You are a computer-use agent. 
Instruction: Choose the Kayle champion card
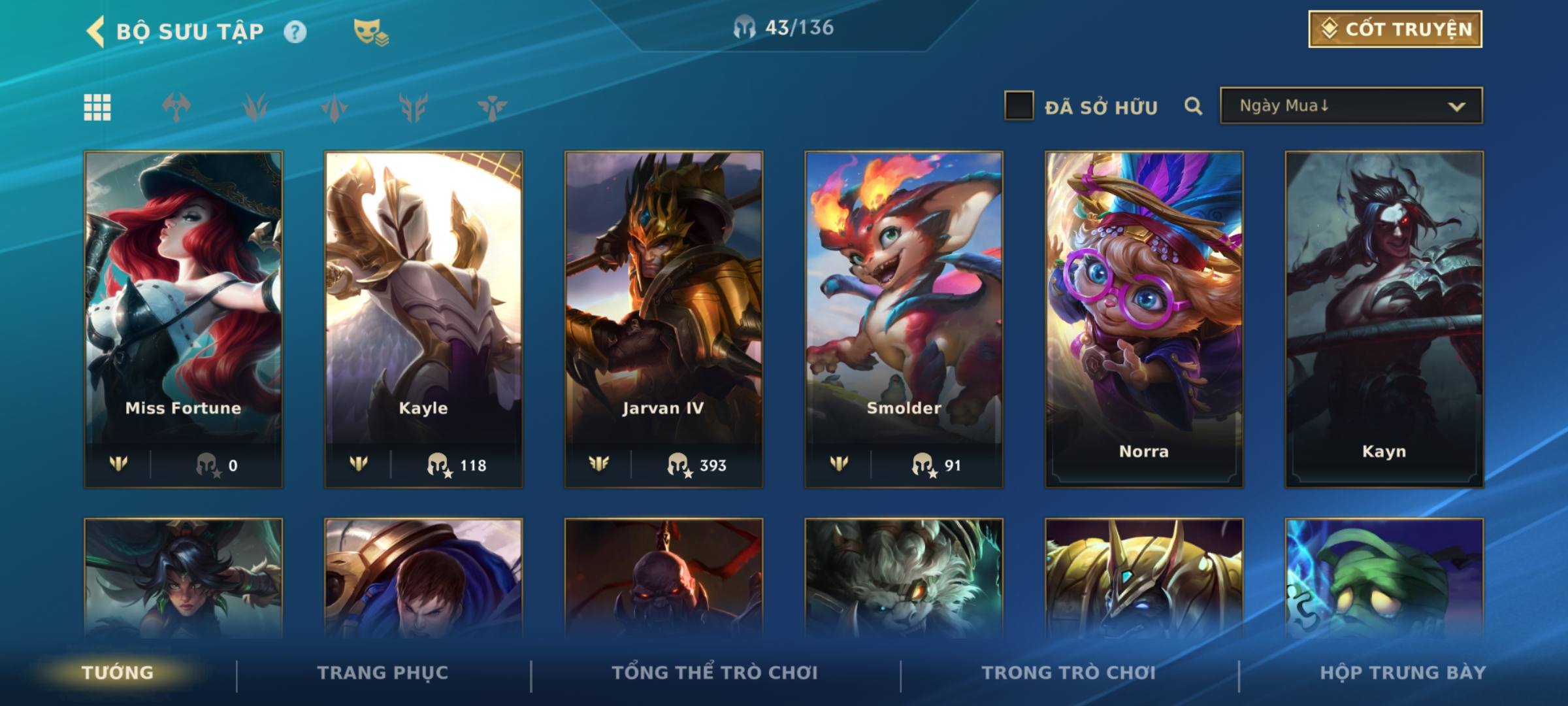(423, 319)
